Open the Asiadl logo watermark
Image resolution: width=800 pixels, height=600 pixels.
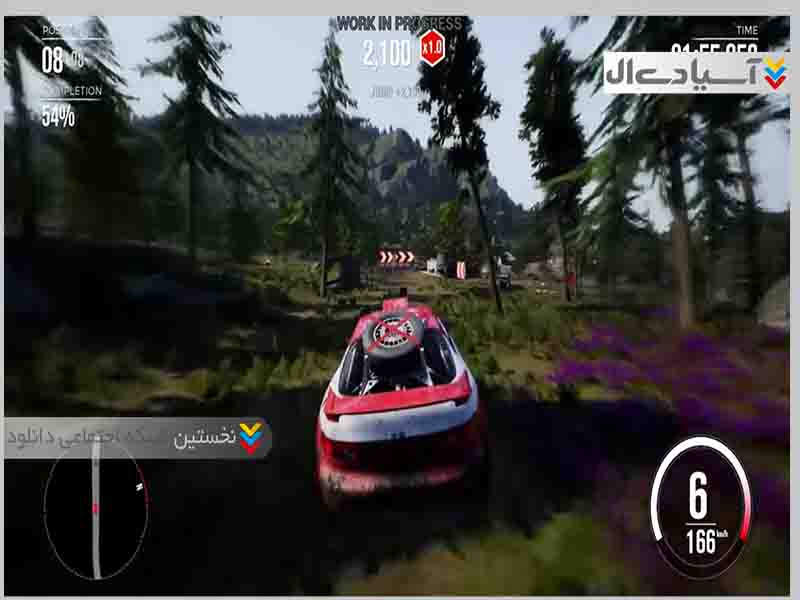point(696,73)
